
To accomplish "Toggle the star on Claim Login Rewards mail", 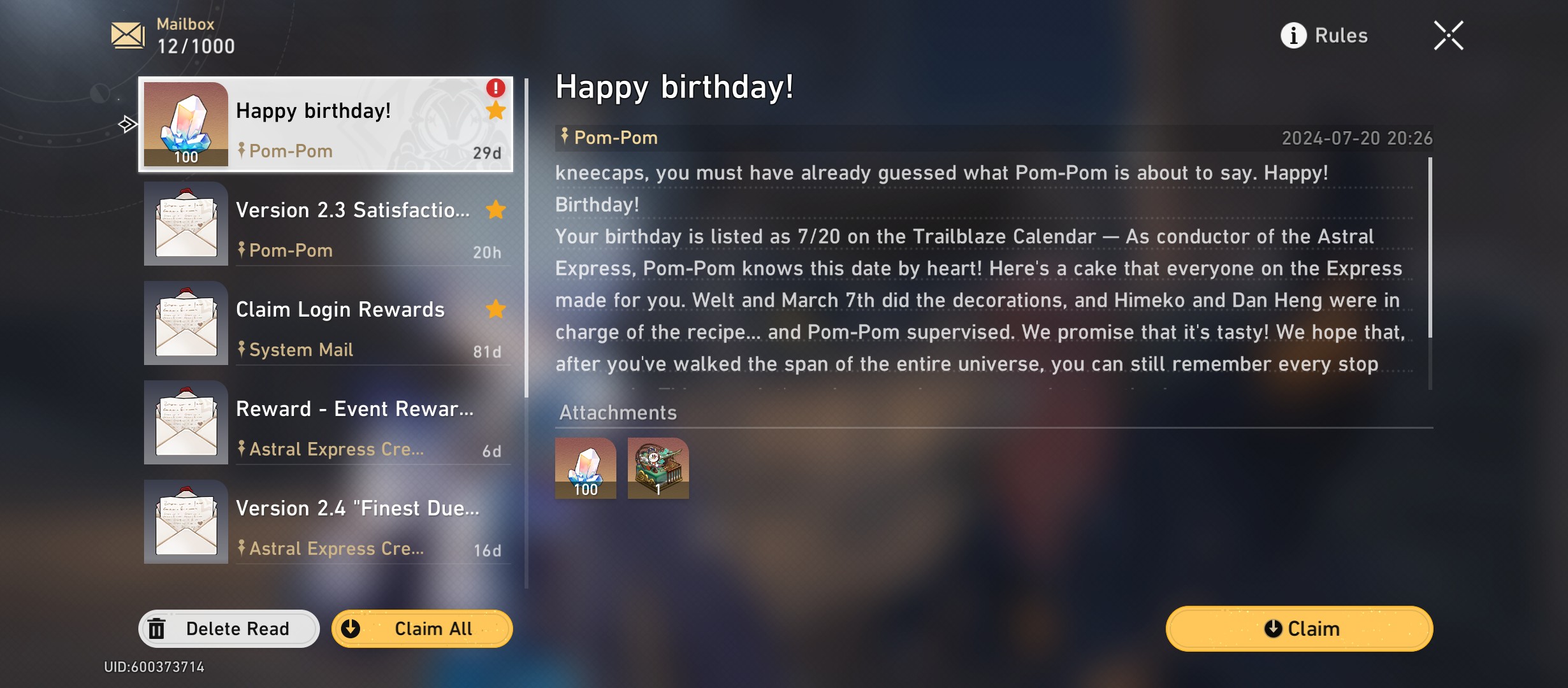I will pos(495,310).
